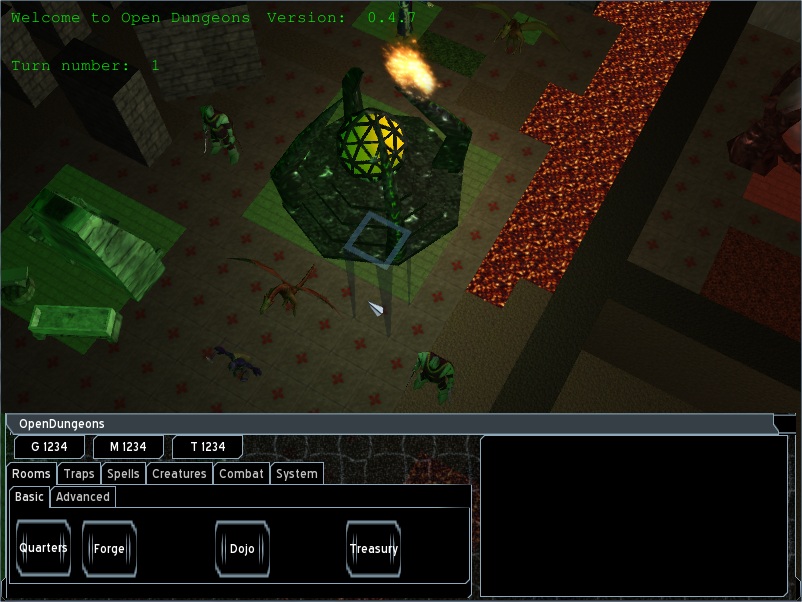Click the black minimap panel
The width and height of the screenshot is (802, 602).
[x=633, y=515]
